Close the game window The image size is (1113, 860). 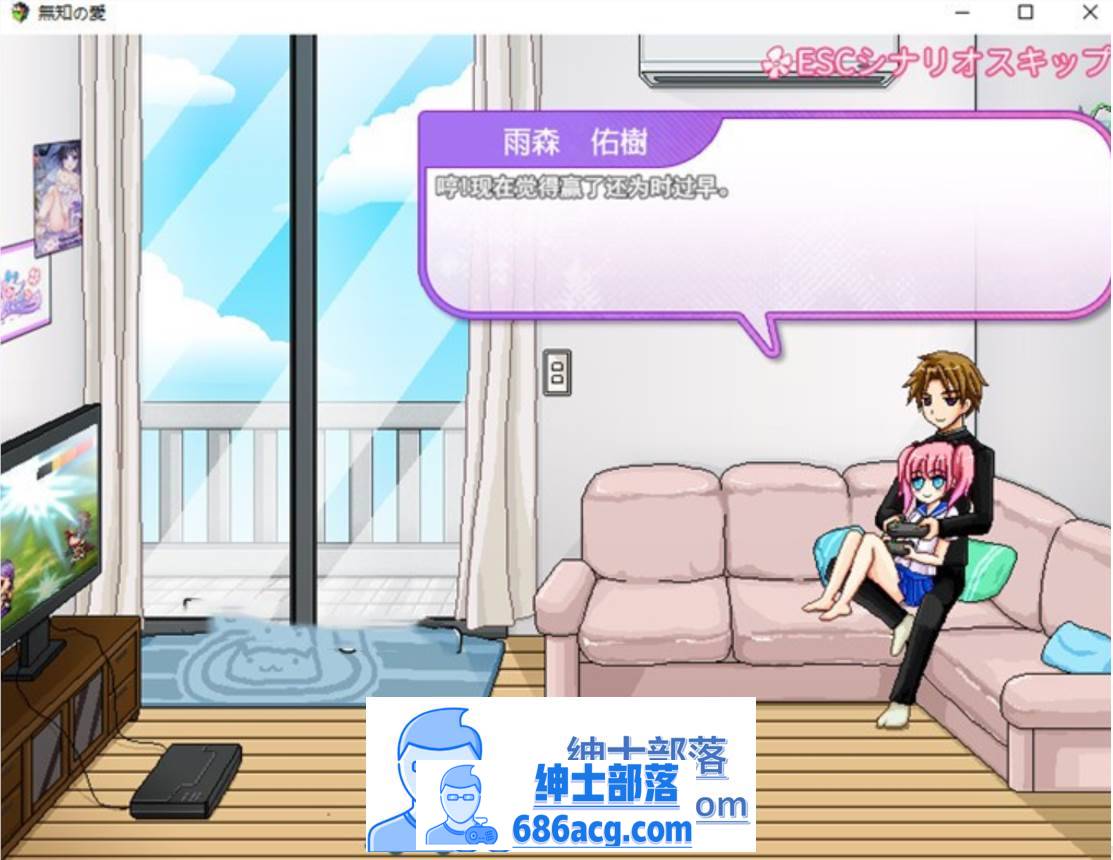pyautogui.click(x=1089, y=13)
